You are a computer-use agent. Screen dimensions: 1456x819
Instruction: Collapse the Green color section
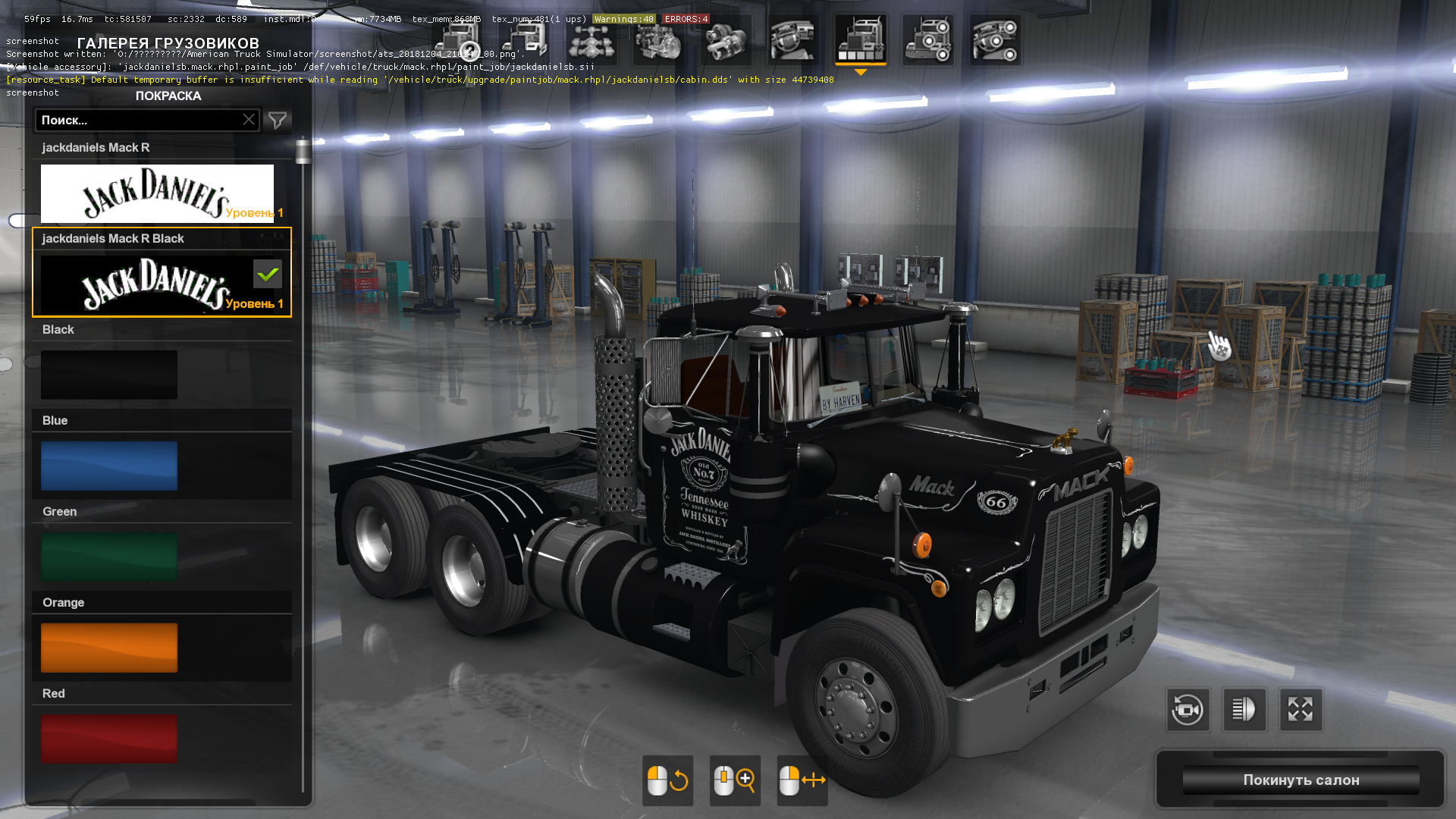click(x=162, y=511)
